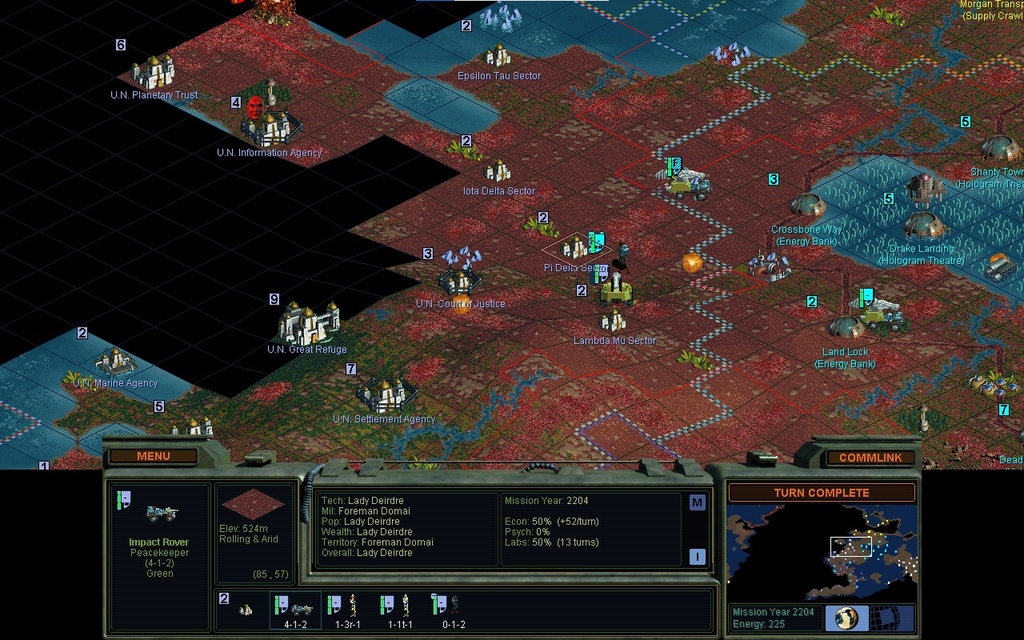Open the COMMLINK panel
This screenshot has height=640, width=1024.
[x=869, y=458]
